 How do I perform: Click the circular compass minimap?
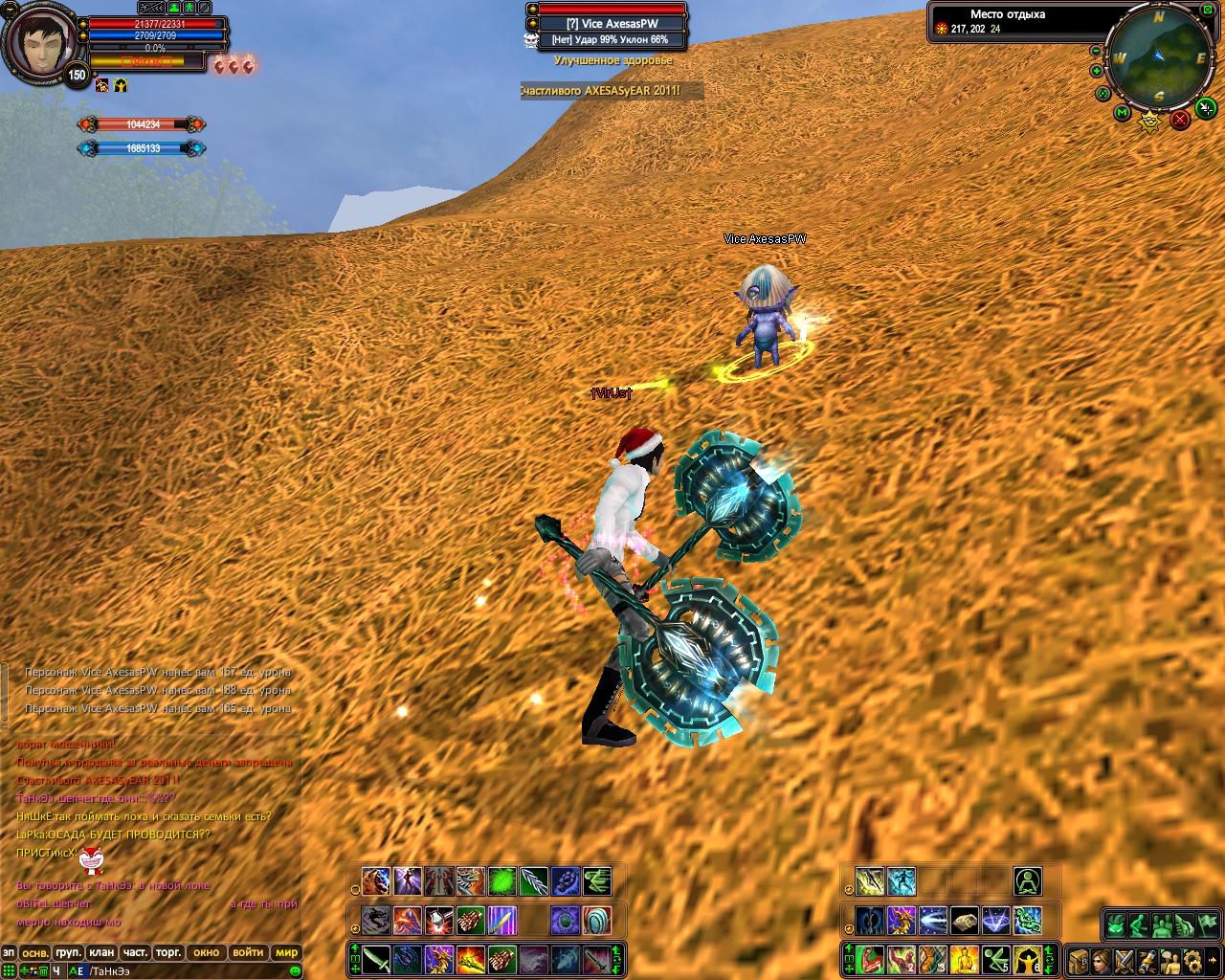coord(1158,57)
